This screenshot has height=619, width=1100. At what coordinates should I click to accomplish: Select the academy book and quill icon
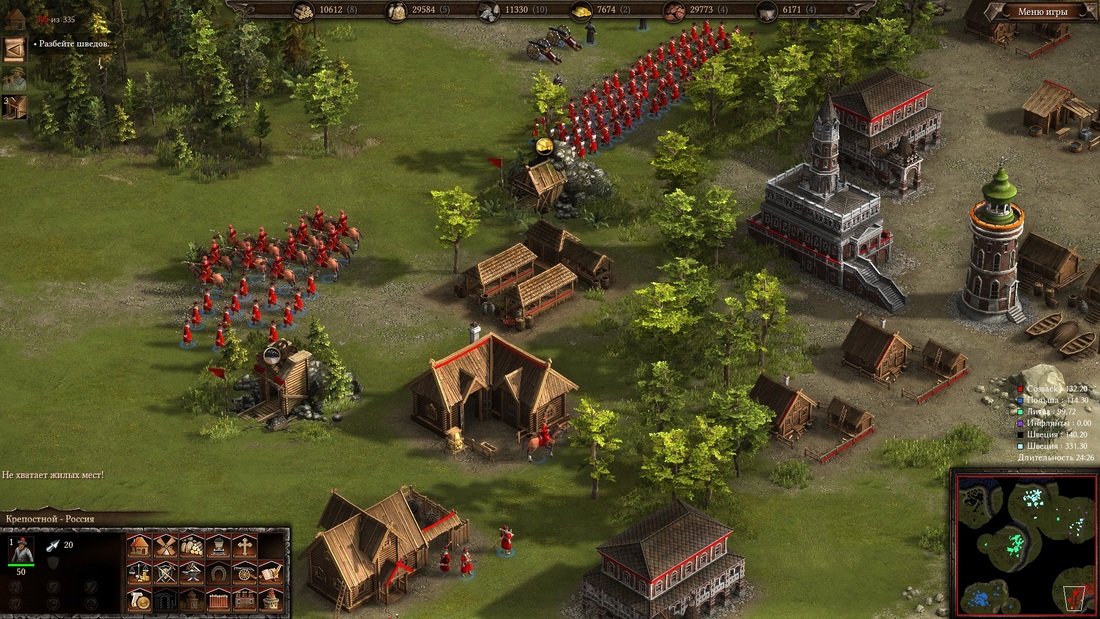270,573
